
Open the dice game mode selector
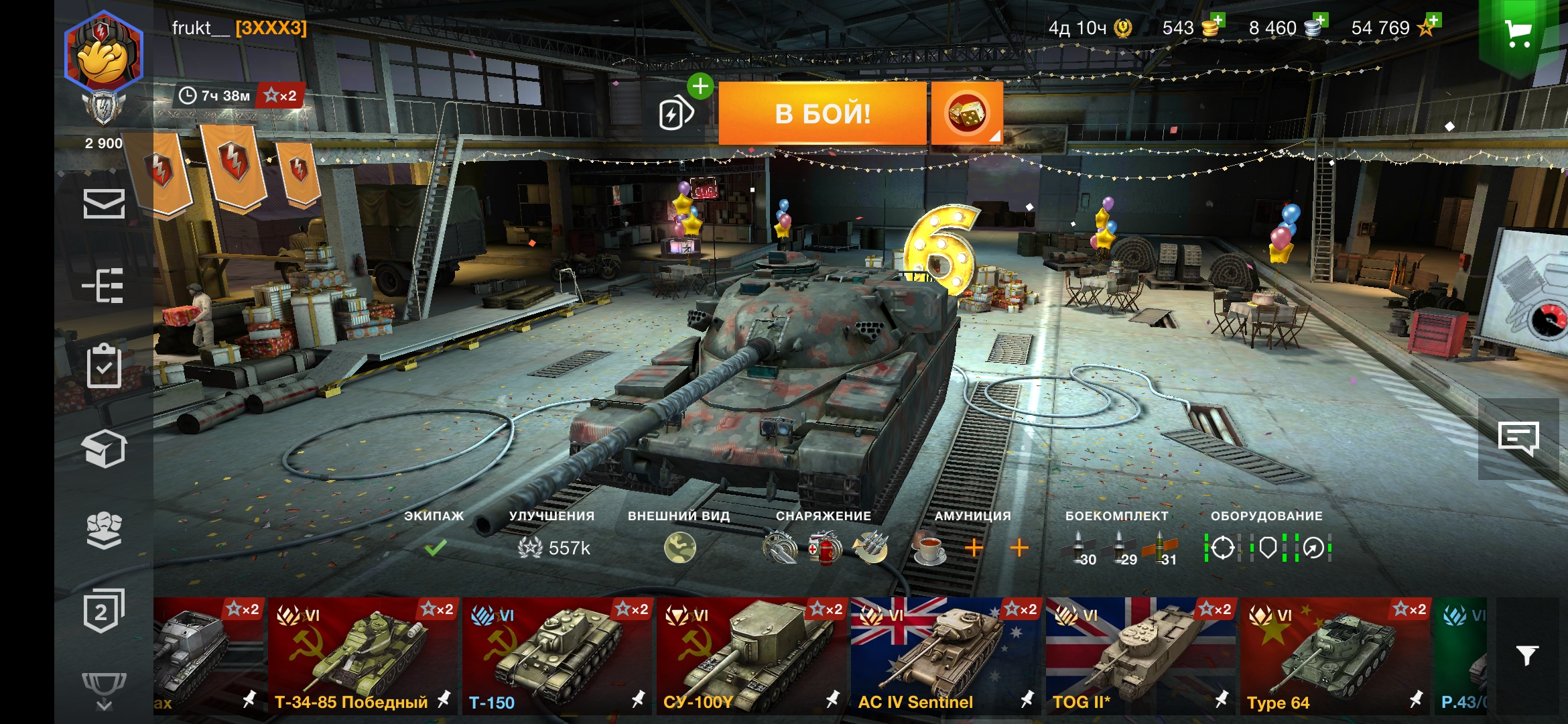[966, 114]
